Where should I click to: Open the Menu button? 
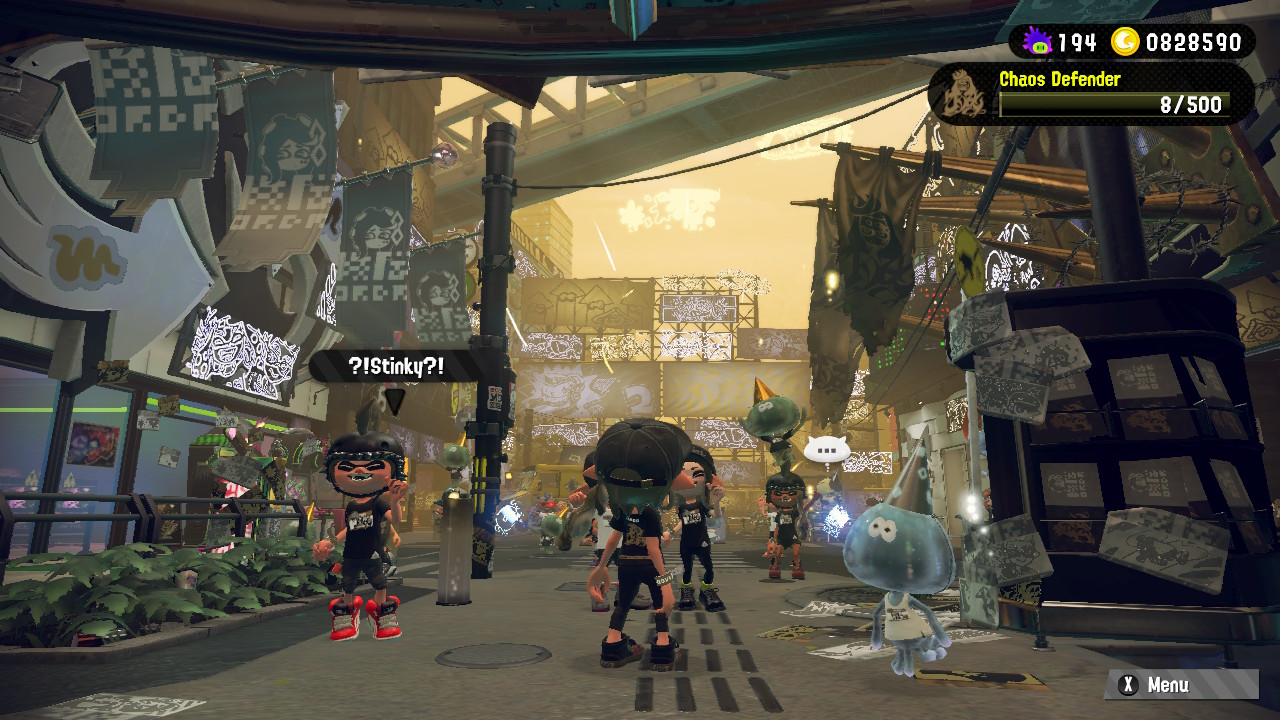pos(1181,685)
